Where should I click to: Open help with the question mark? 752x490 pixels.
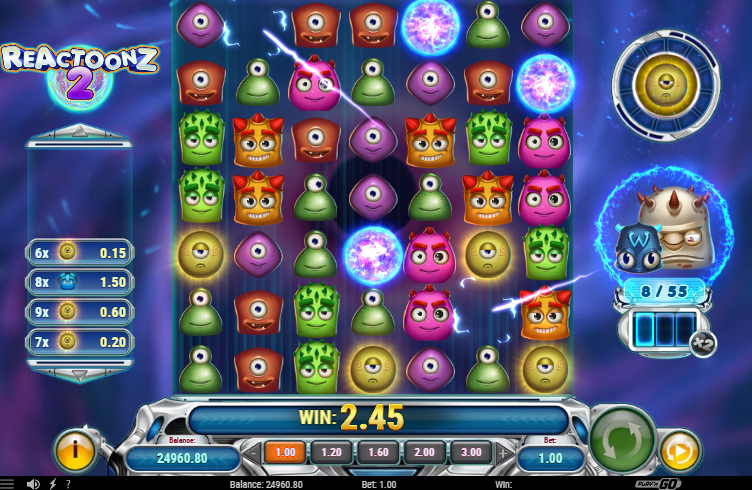pos(68,484)
